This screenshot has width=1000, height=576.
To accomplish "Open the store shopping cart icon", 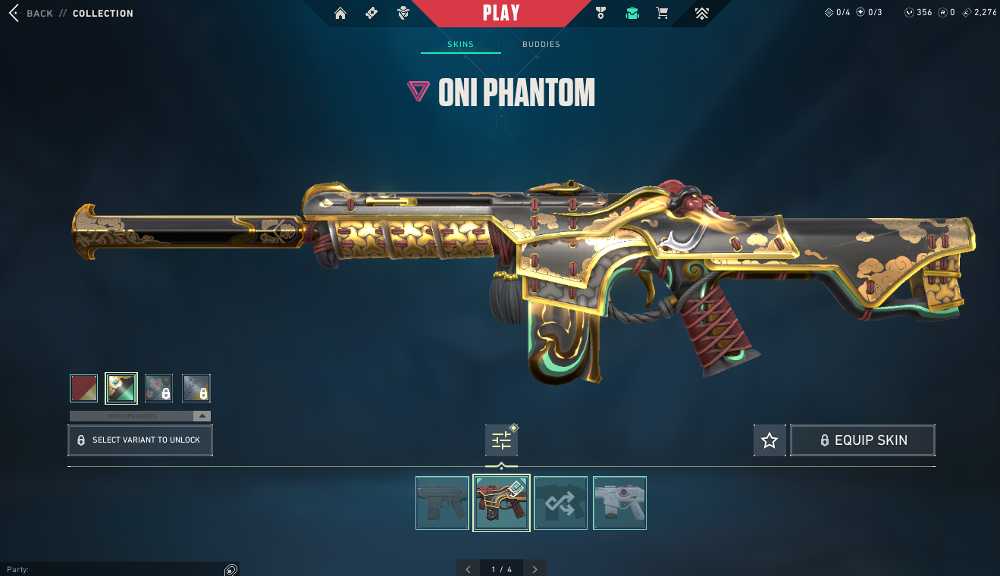I will tap(661, 13).
